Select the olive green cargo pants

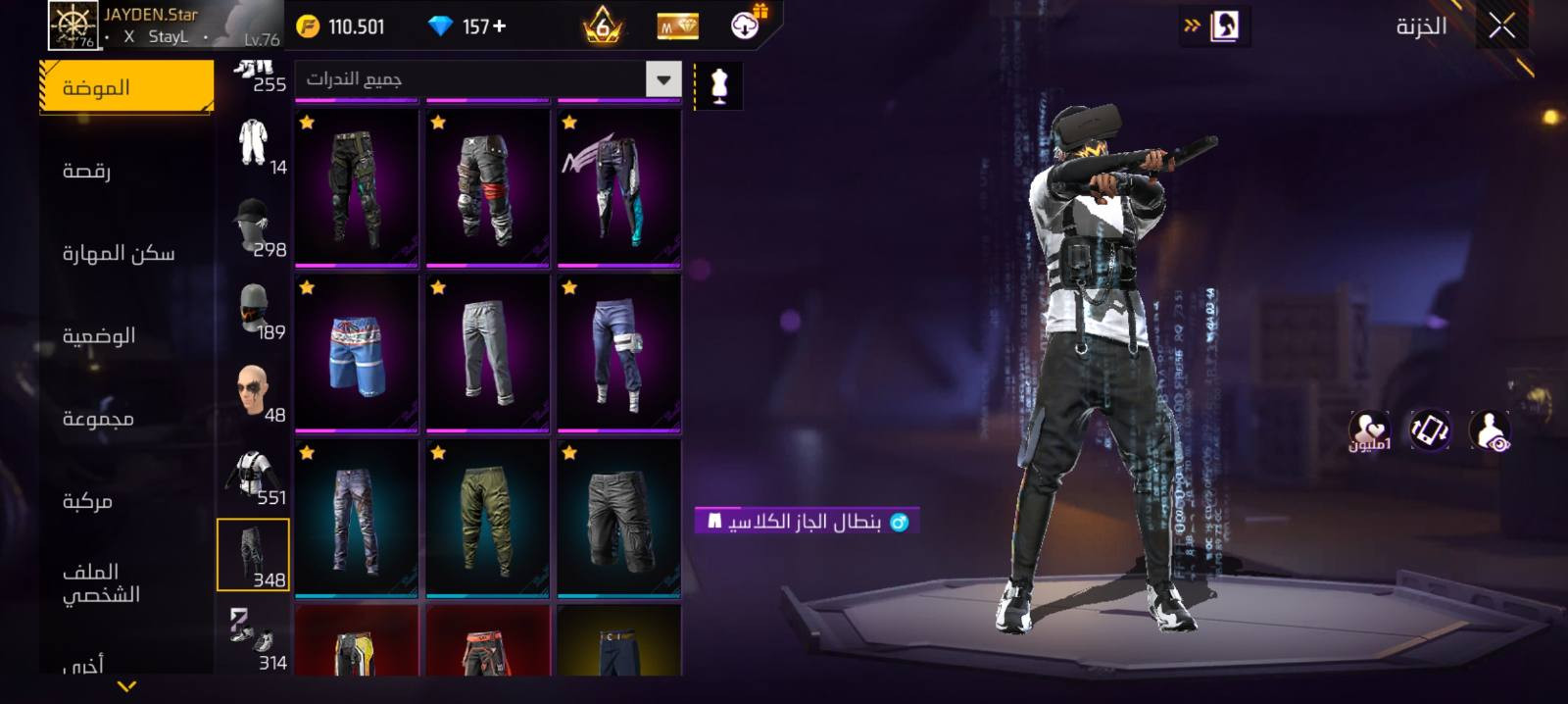click(x=487, y=519)
